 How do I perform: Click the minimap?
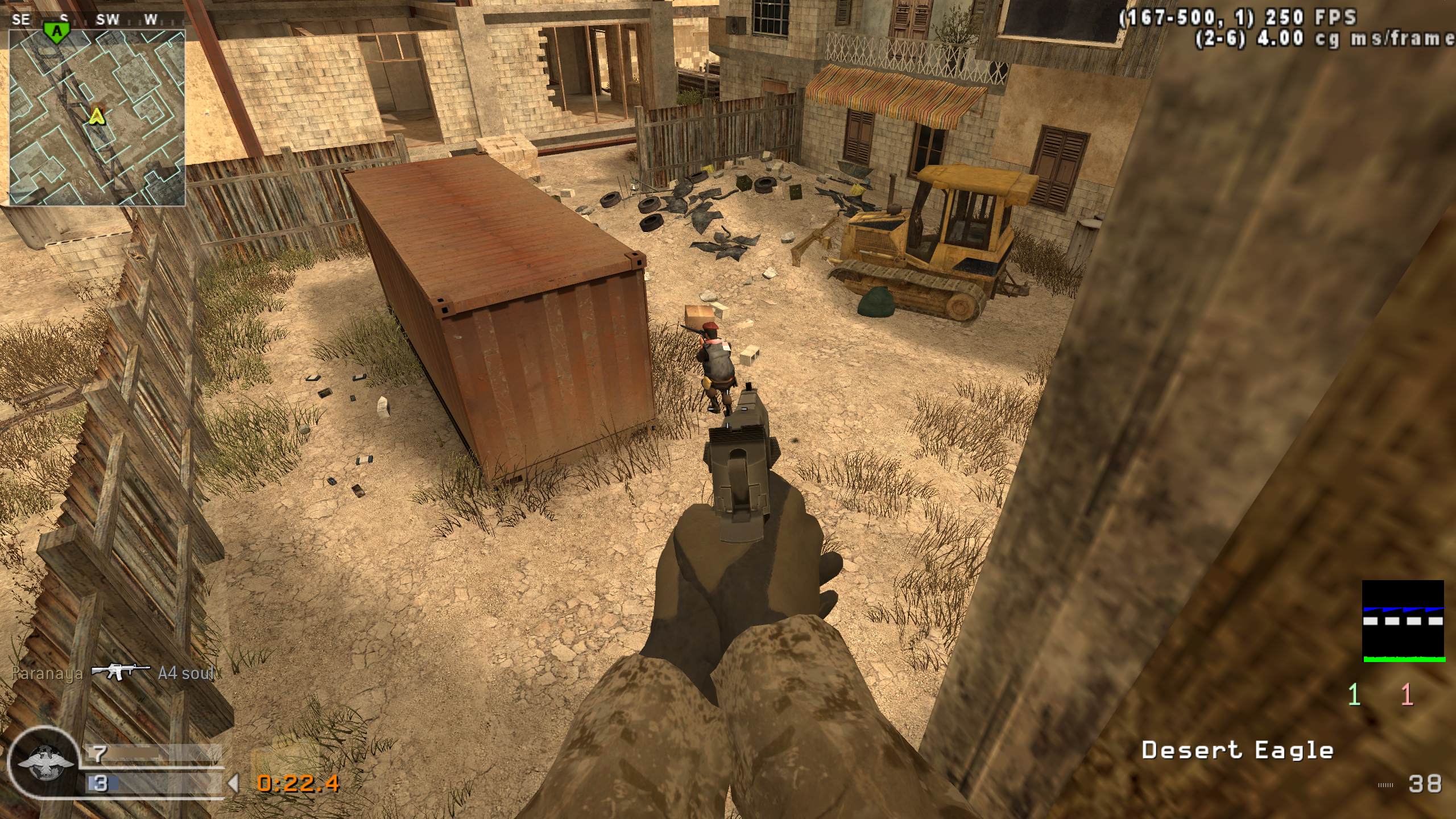click(x=97, y=117)
